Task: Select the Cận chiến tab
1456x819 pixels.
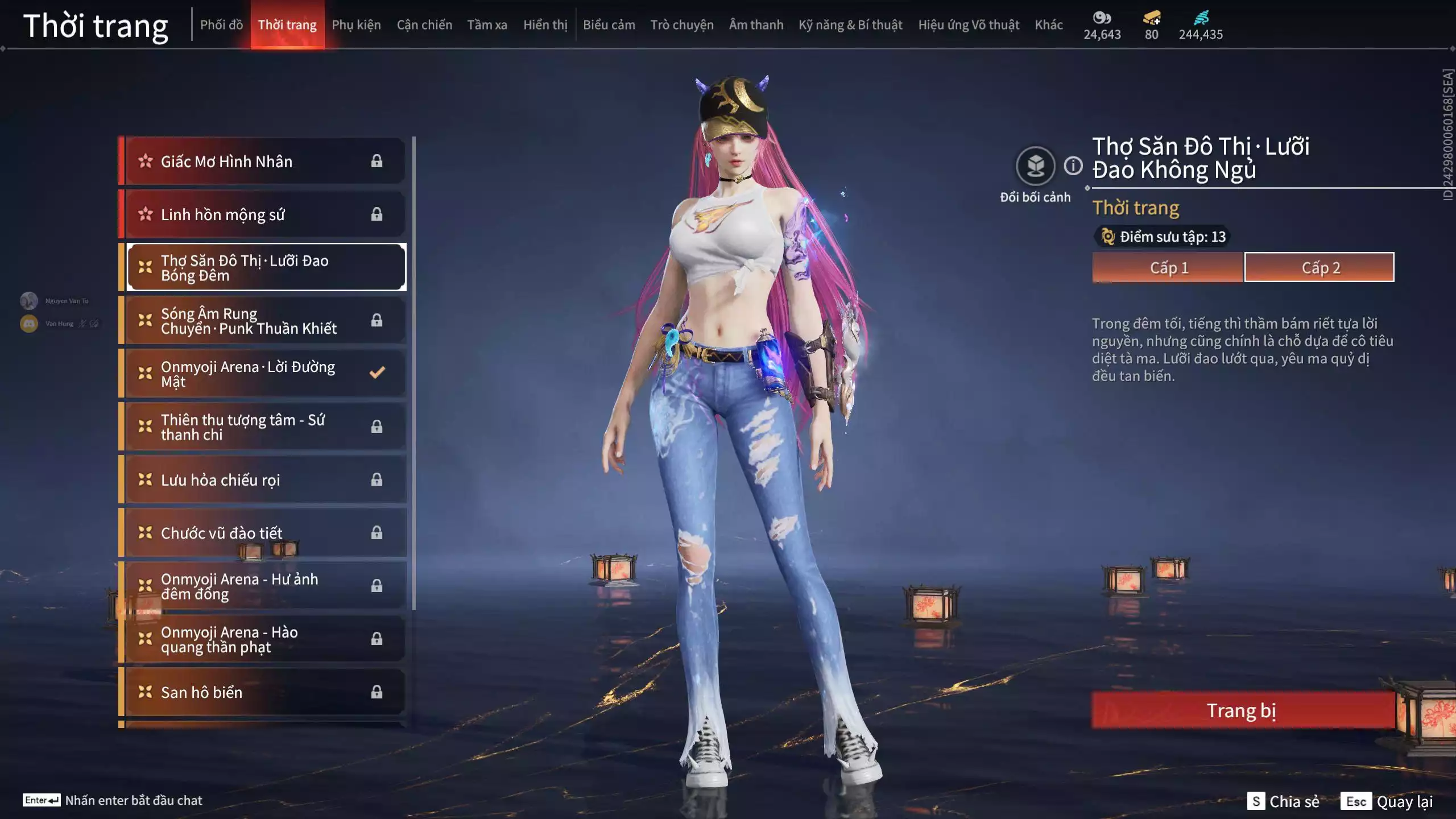Action: coord(424,25)
